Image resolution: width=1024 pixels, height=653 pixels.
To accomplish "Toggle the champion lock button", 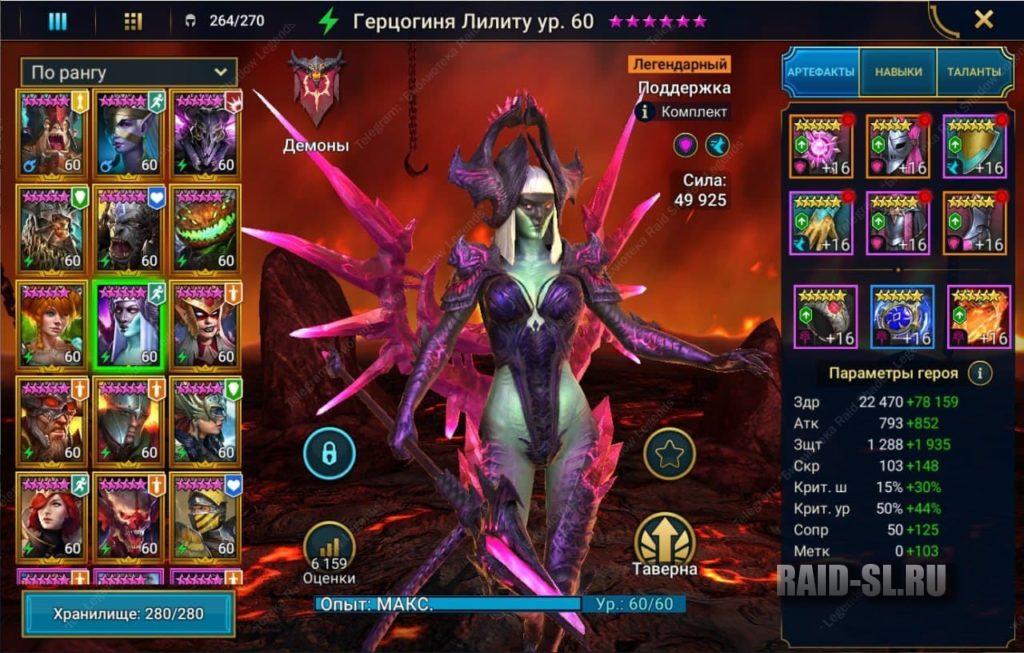I will [x=329, y=455].
